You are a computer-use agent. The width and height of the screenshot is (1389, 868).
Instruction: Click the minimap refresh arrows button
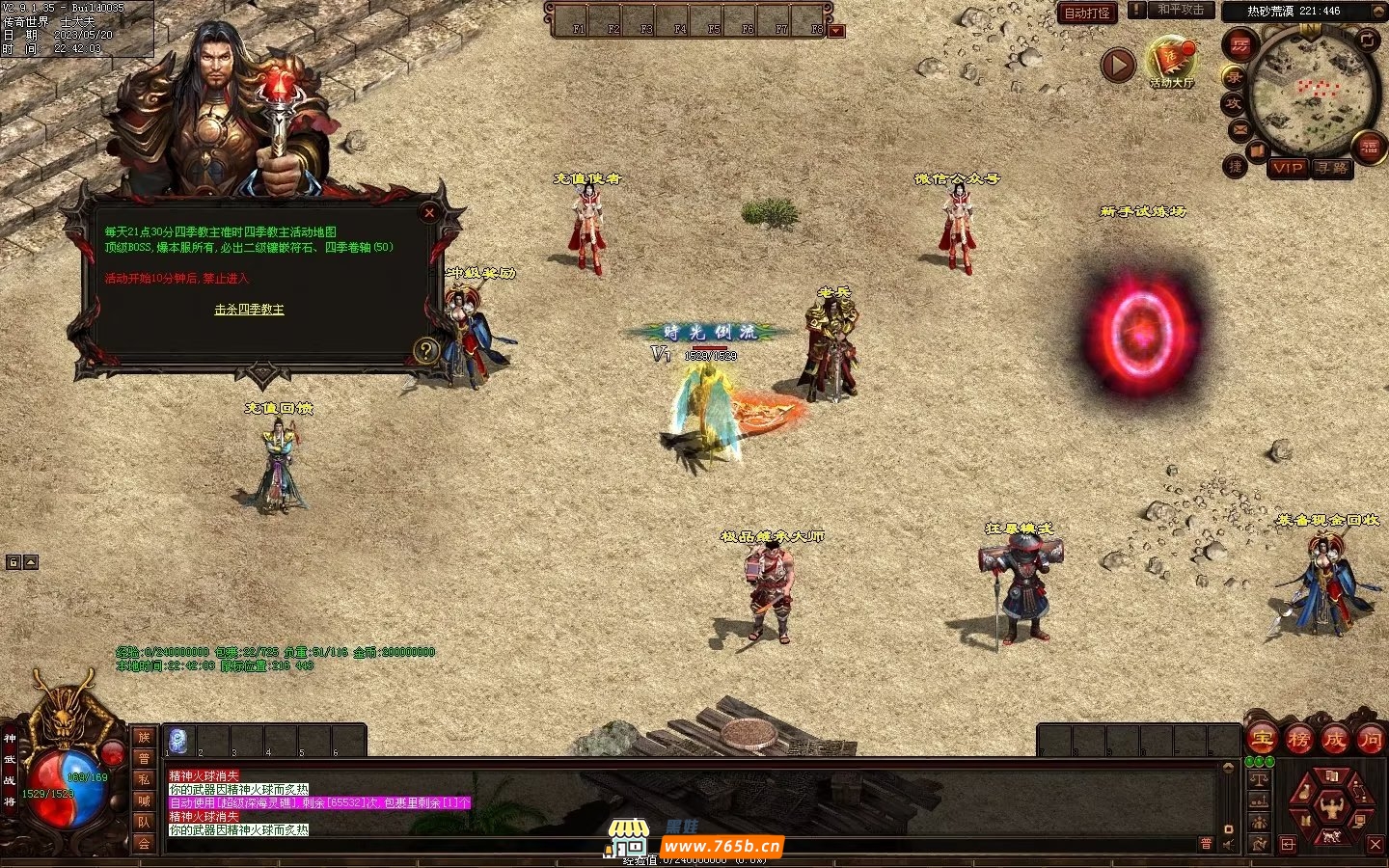(1368, 40)
